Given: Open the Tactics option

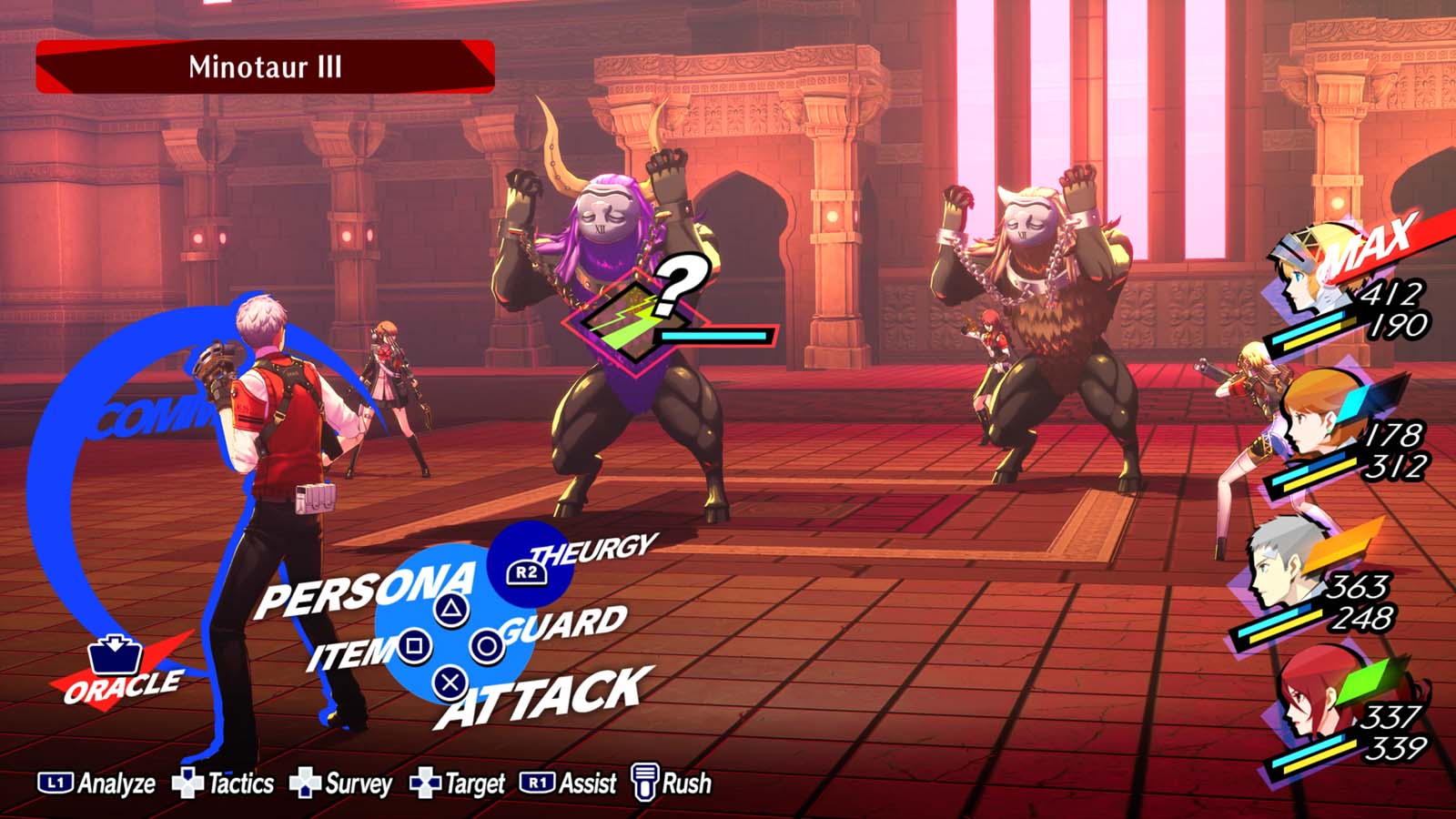Looking at the screenshot, I should (224, 784).
